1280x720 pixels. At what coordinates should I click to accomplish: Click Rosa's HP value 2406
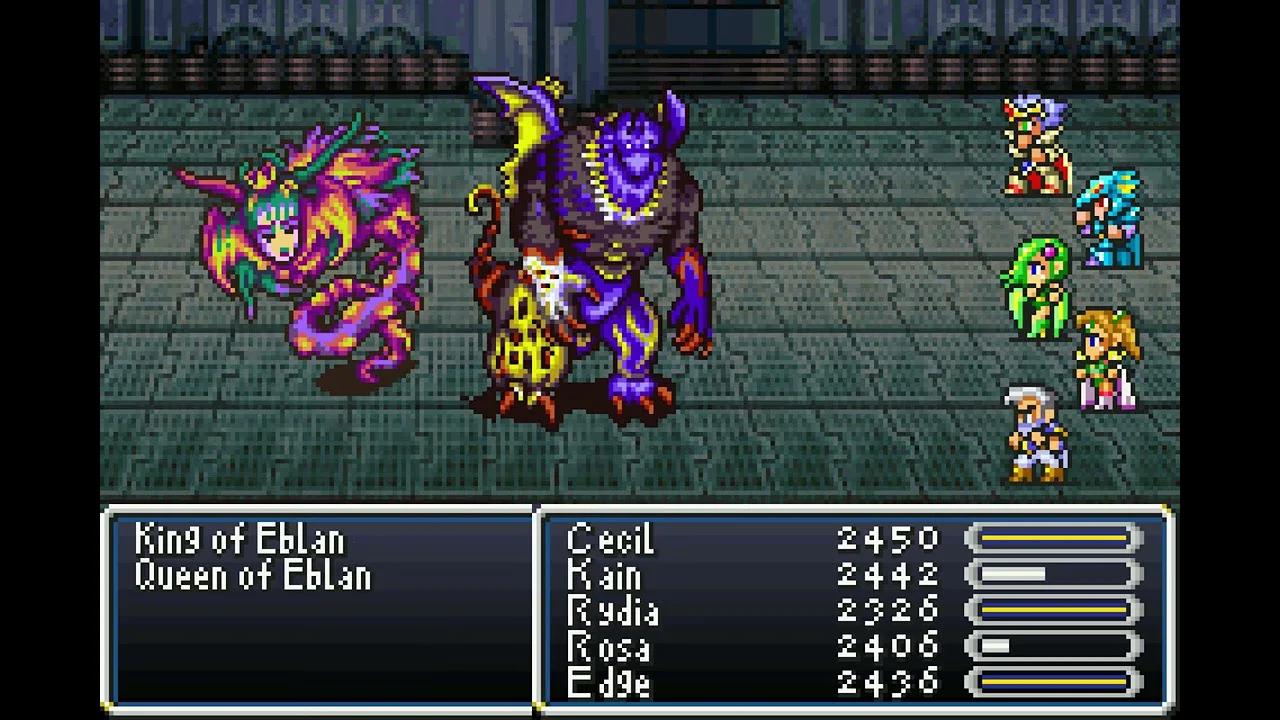885,646
